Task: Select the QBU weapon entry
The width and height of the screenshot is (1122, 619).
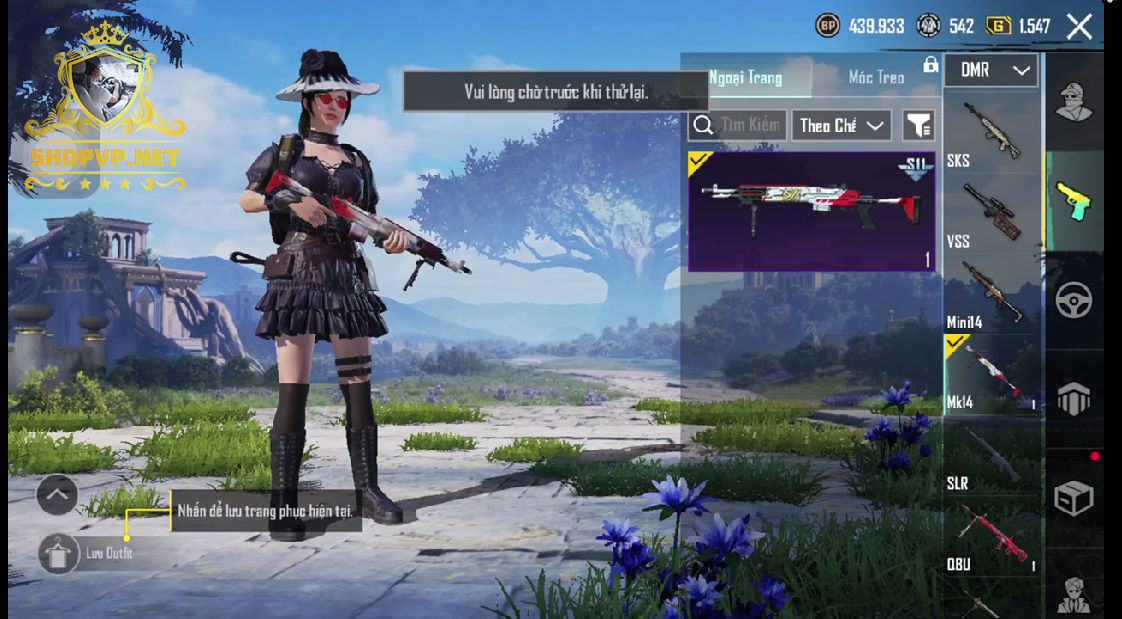Action: (x=992, y=537)
